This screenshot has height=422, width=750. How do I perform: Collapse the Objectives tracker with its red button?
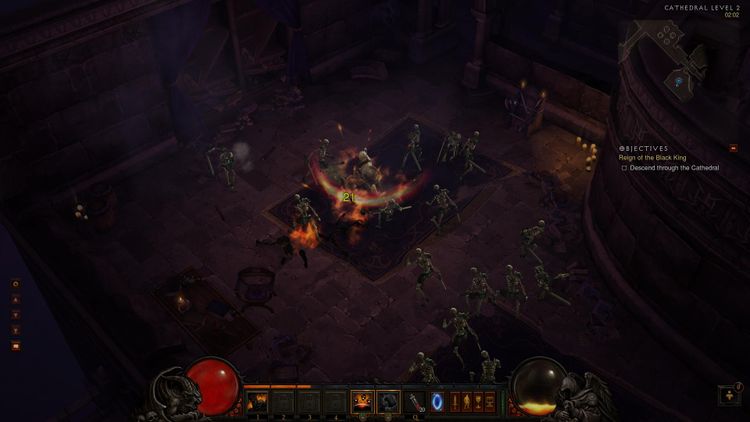pyautogui.click(x=733, y=148)
